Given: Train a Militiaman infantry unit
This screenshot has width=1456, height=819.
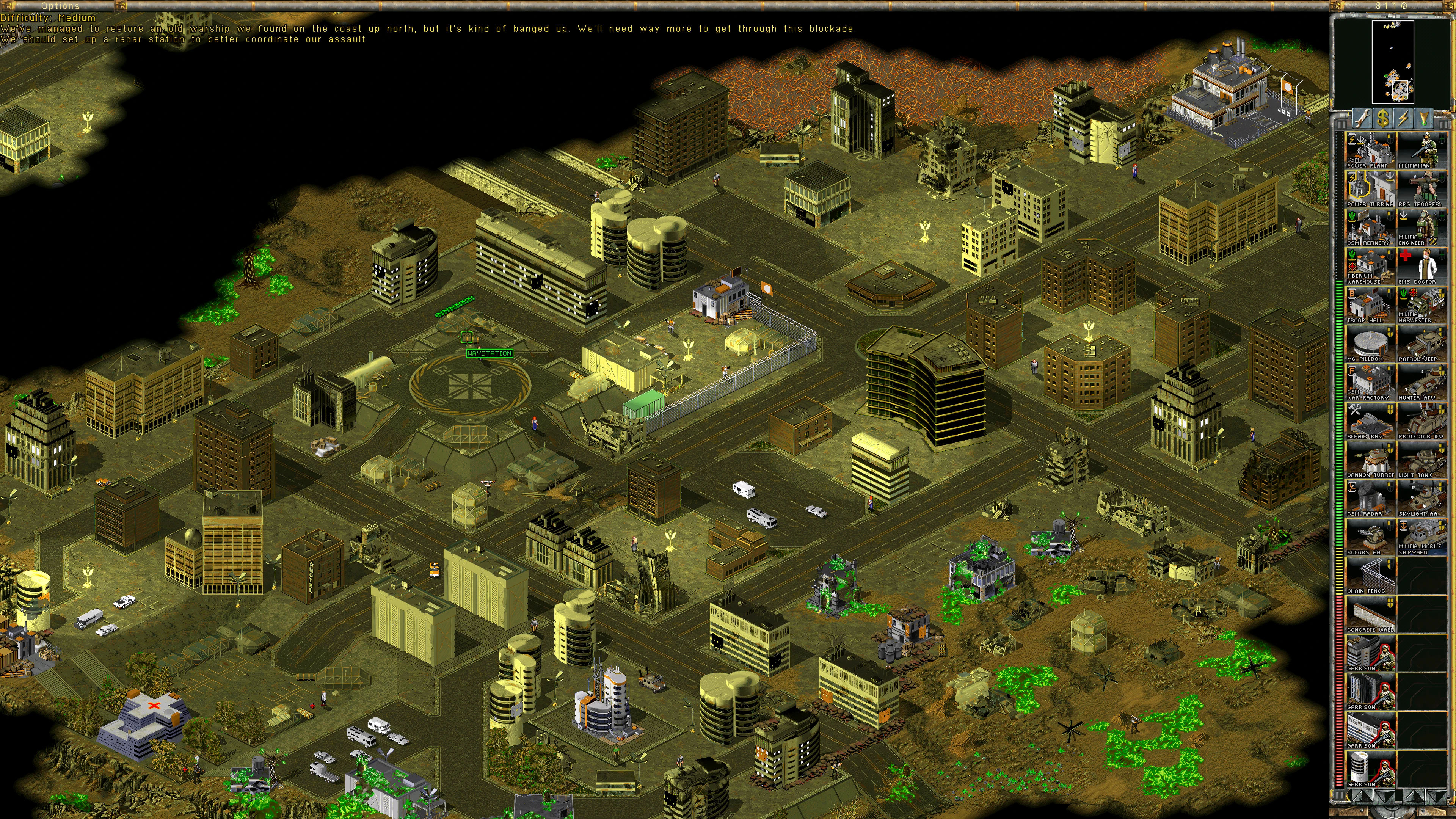Looking at the screenshot, I should click(1421, 150).
